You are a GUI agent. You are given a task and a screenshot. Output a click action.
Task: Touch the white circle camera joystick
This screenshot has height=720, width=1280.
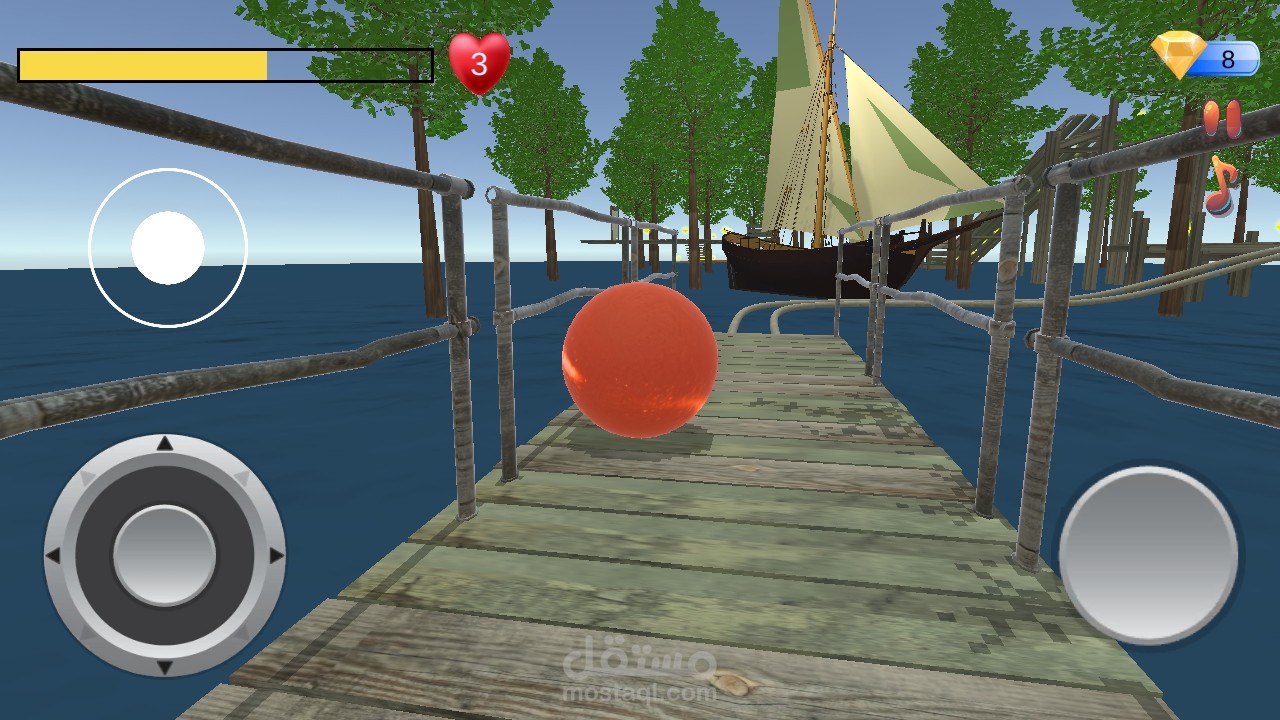click(168, 248)
